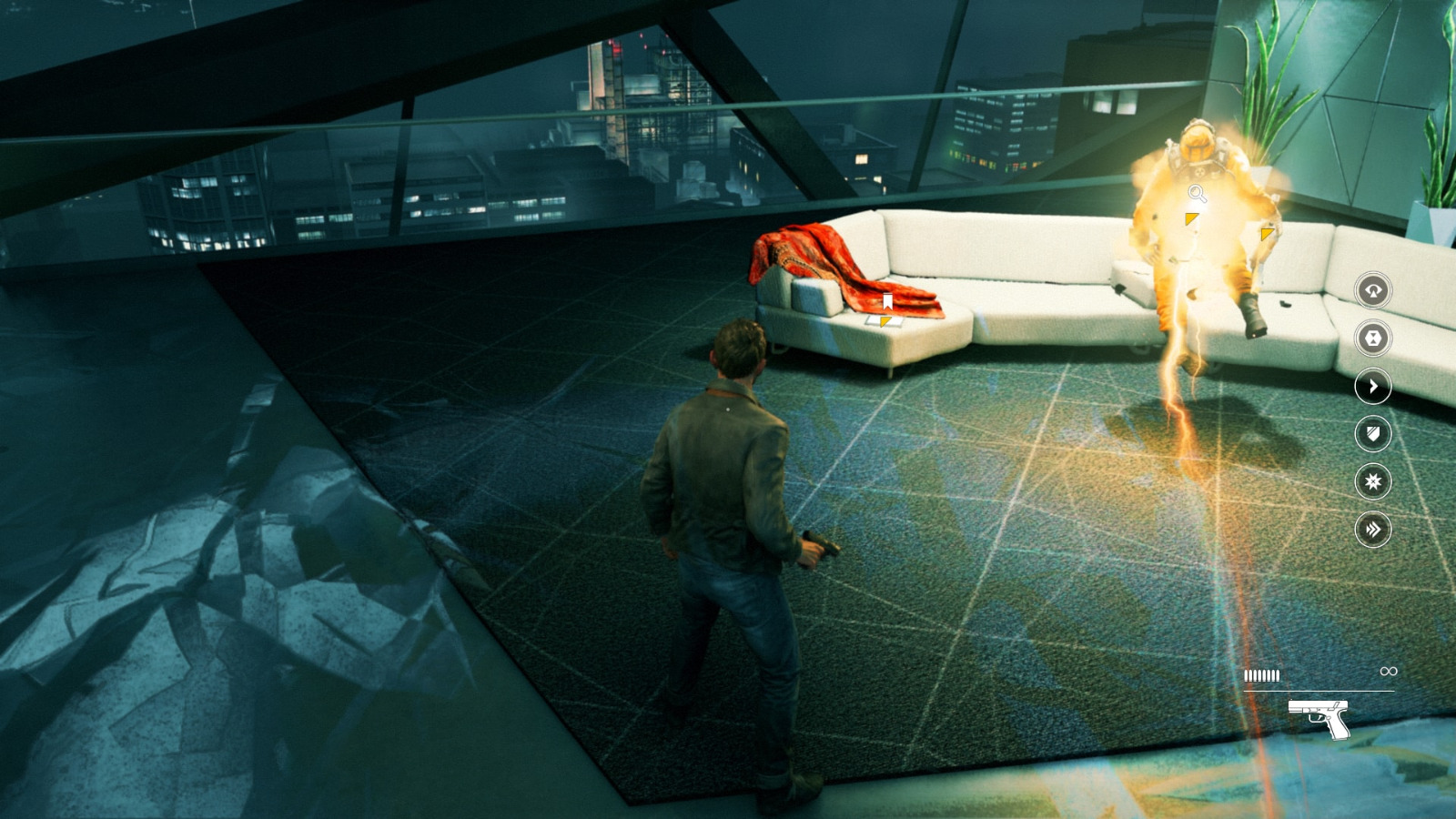Select the leftmost bullet in the ammo clip
The image size is (1456, 819).
tap(1247, 676)
